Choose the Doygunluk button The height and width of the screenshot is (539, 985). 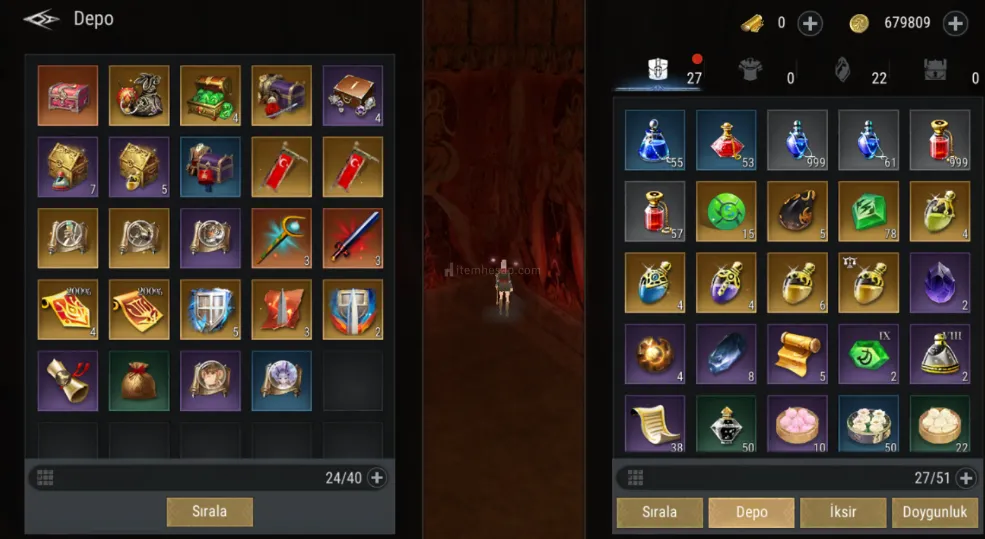pos(934,512)
